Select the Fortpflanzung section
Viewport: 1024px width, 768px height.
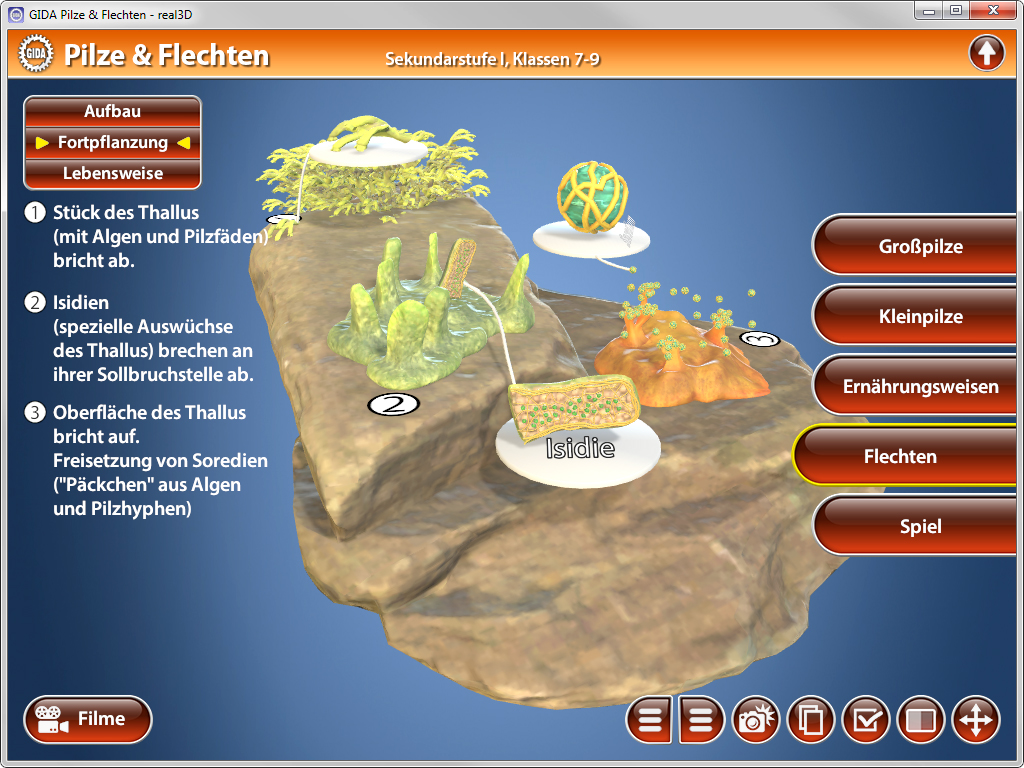pyautogui.click(x=112, y=142)
